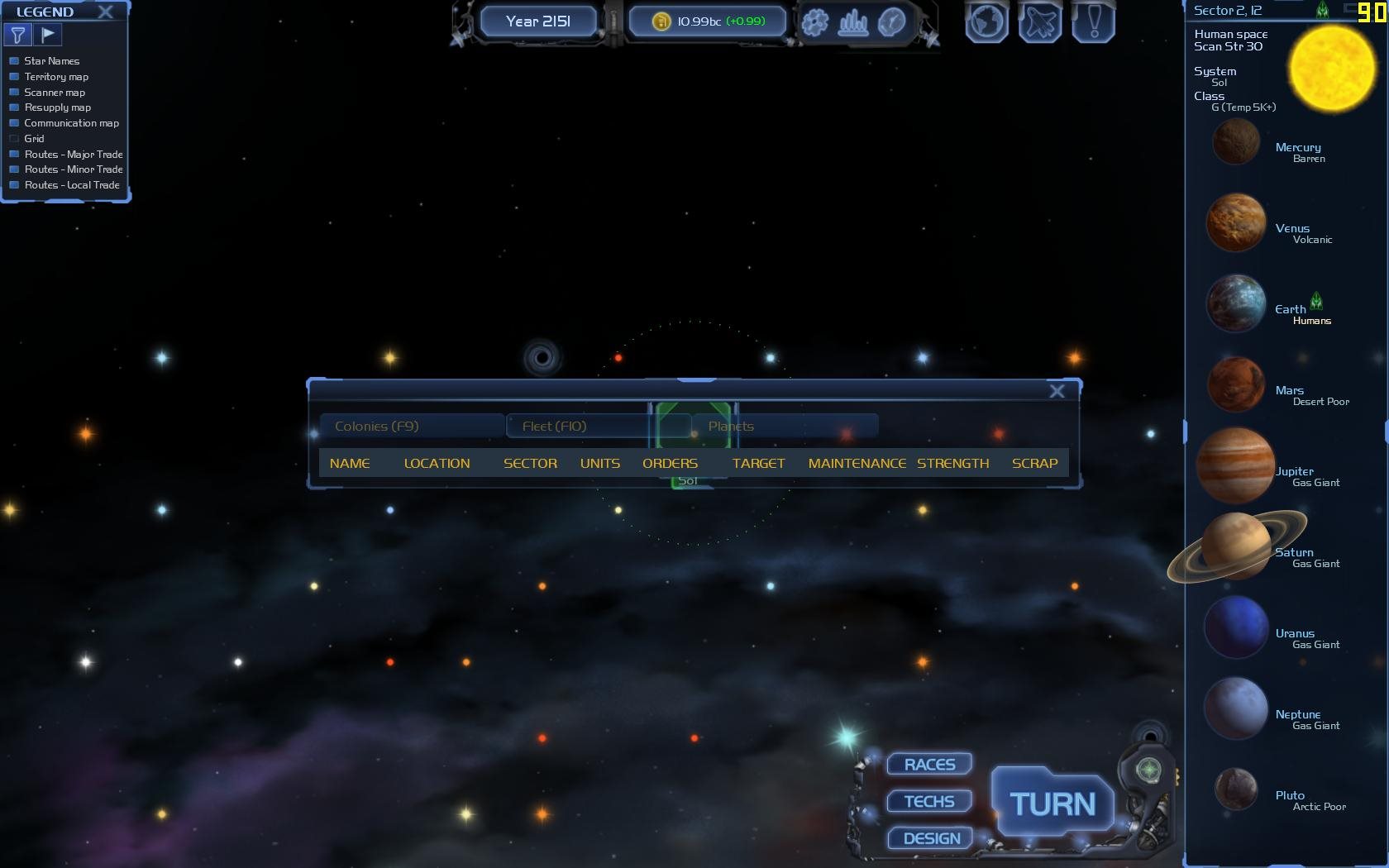
Task: Close the fleet list window
Action: coord(1057,391)
